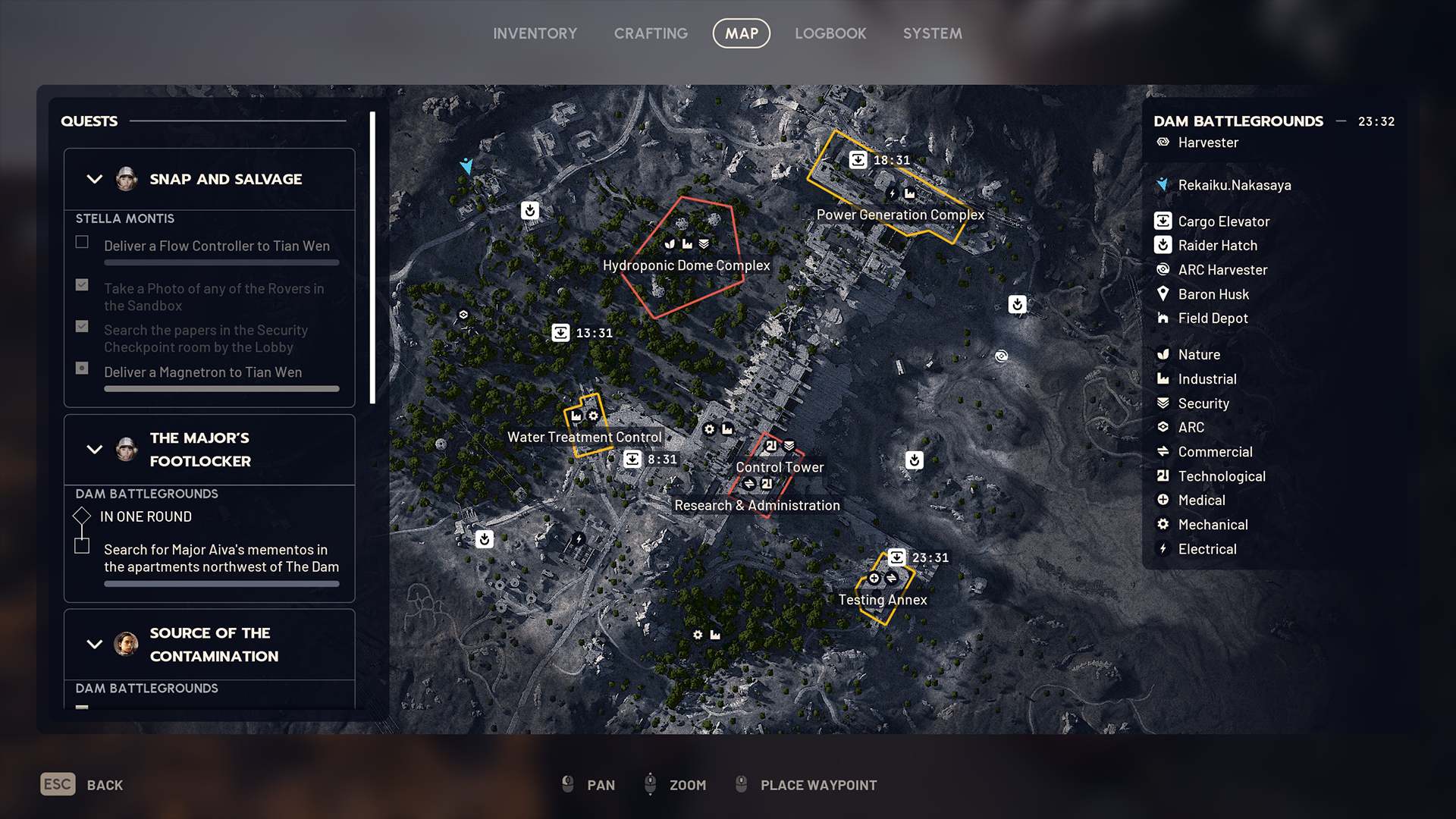Click the Security legend entry
This screenshot has width=1456, height=819.
1203,403
